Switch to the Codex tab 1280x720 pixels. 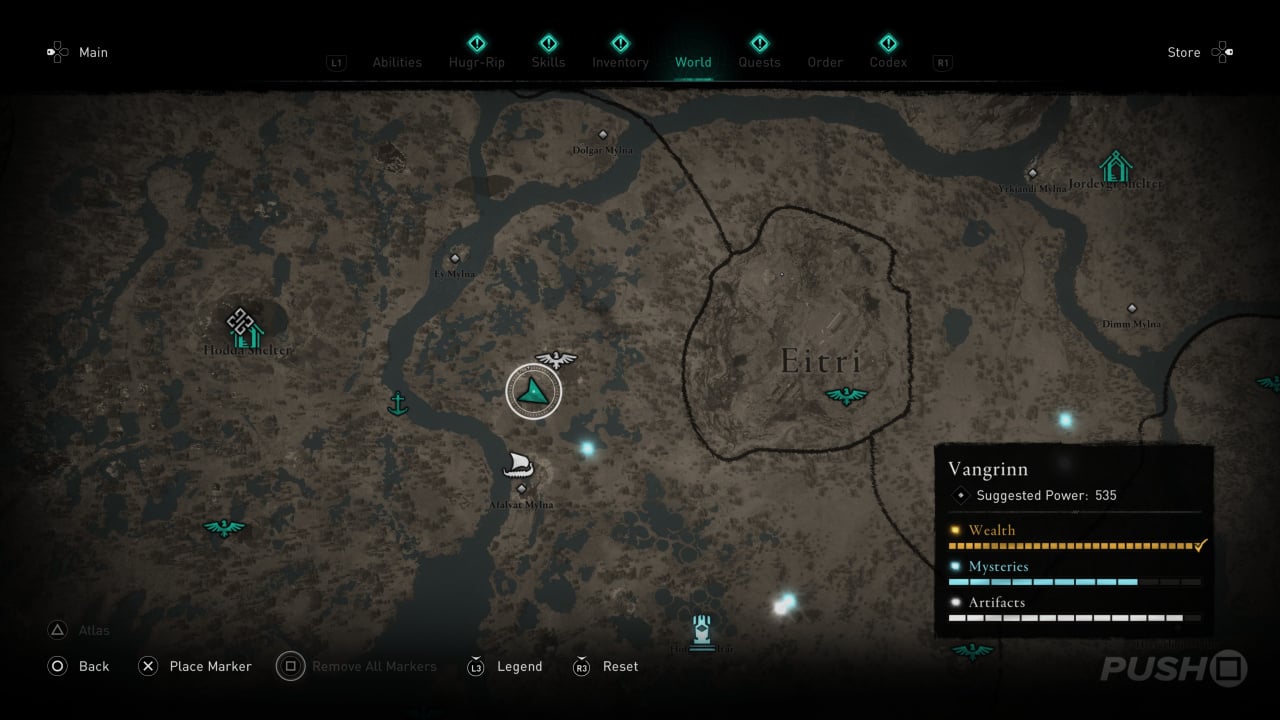pyautogui.click(x=888, y=62)
